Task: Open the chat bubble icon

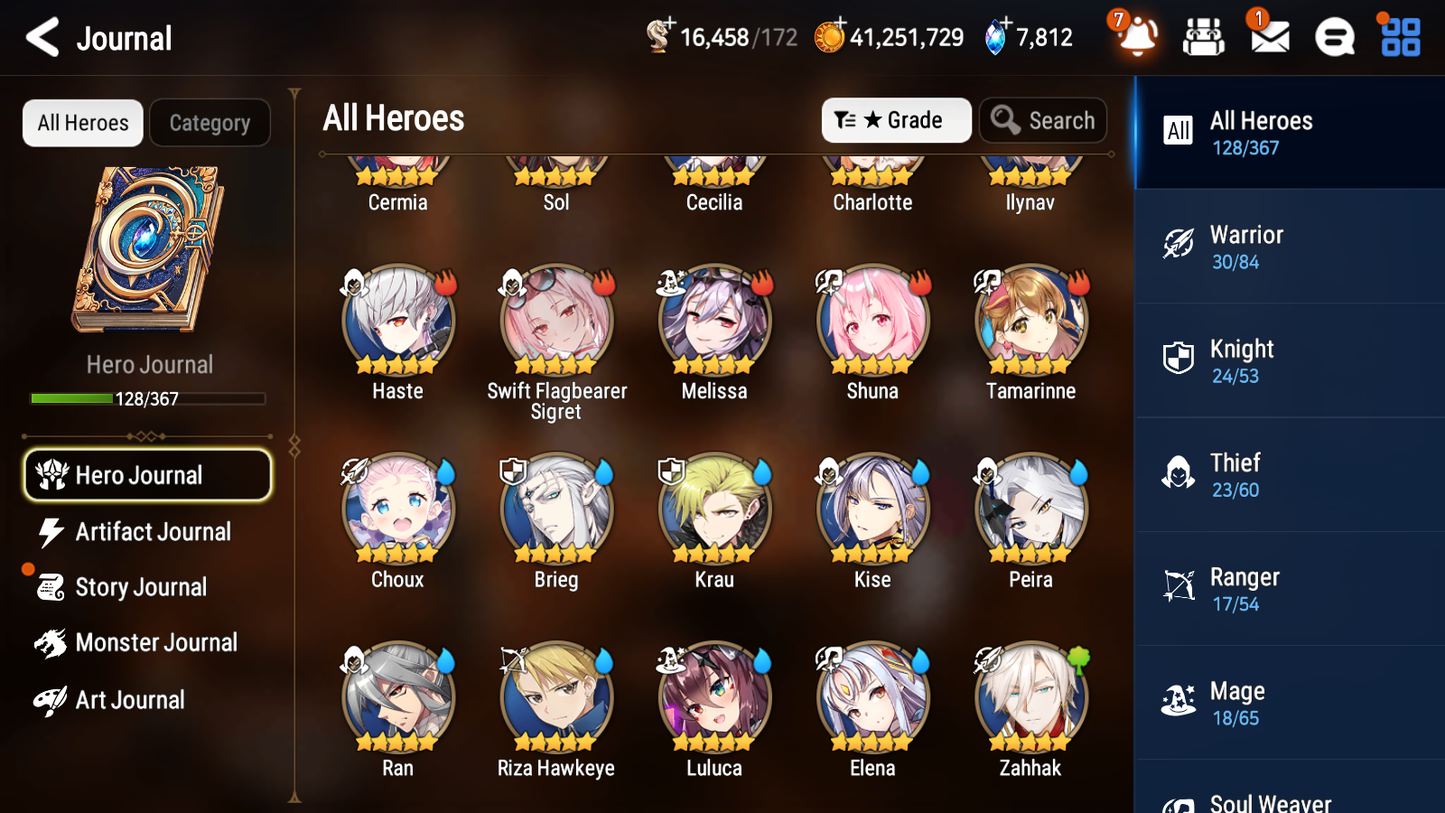Action: (1334, 36)
